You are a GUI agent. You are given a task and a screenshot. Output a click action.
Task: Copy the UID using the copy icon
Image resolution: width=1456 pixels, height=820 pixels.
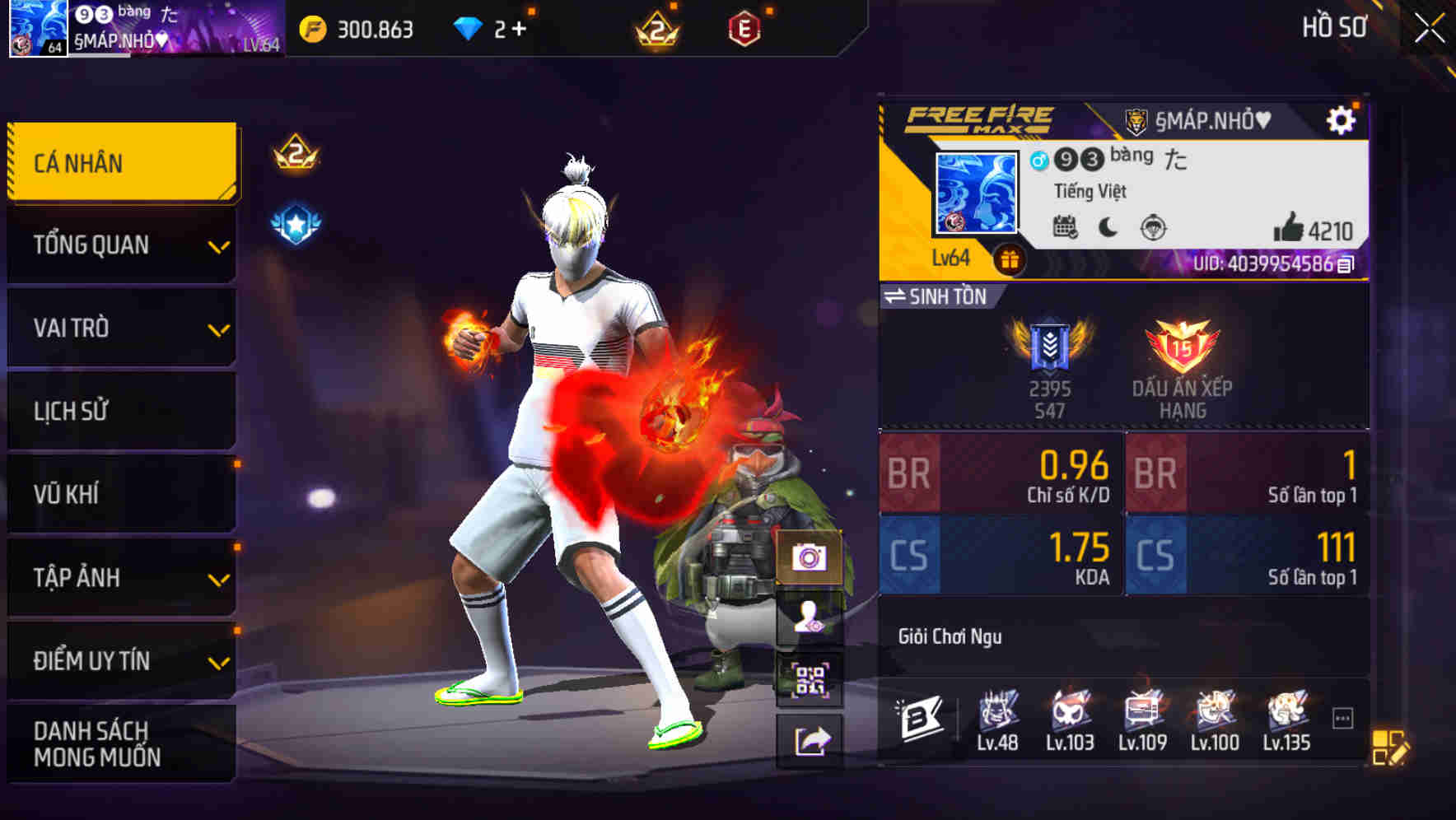coord(1347,263)
